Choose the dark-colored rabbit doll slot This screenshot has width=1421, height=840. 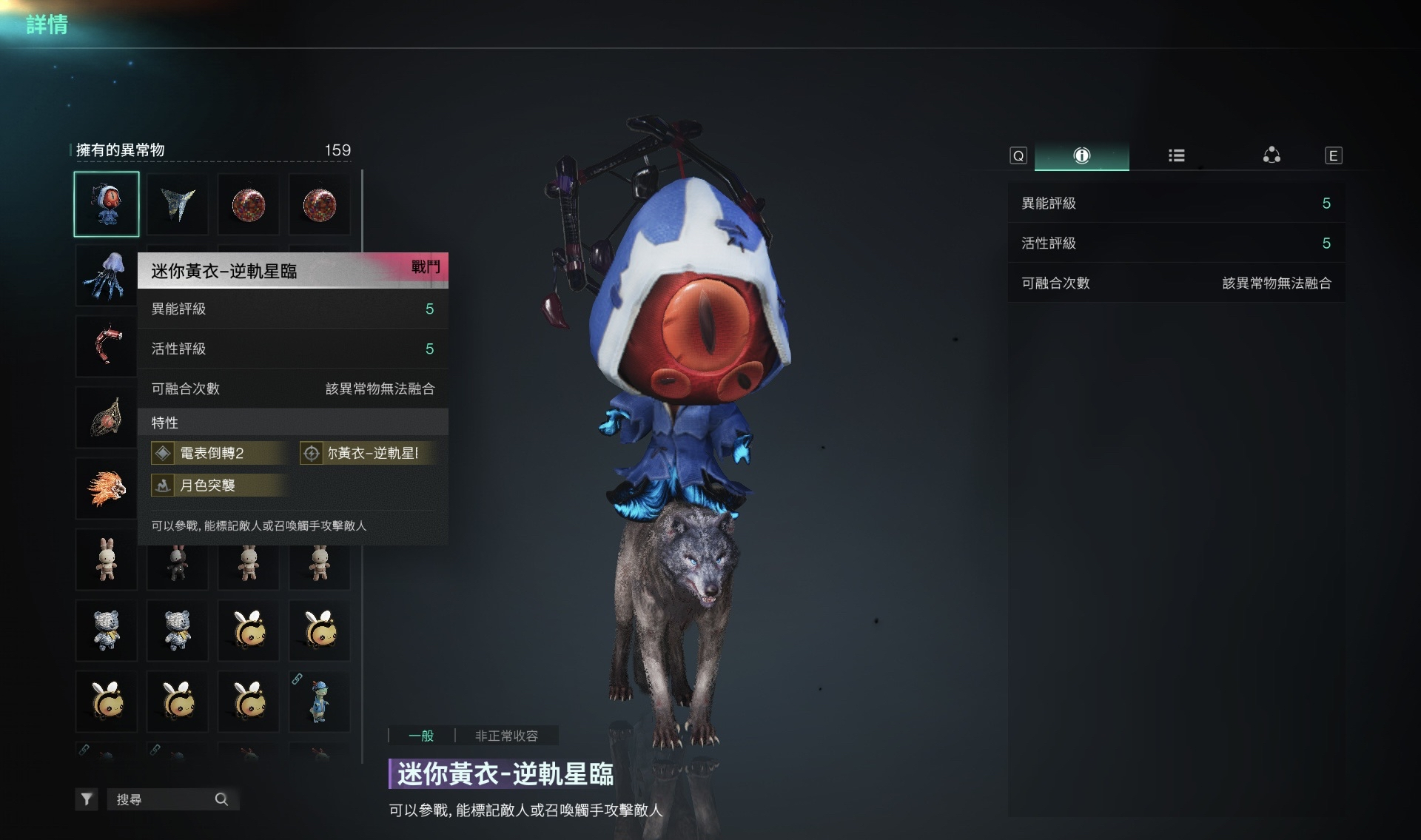[x=178, y=561]
